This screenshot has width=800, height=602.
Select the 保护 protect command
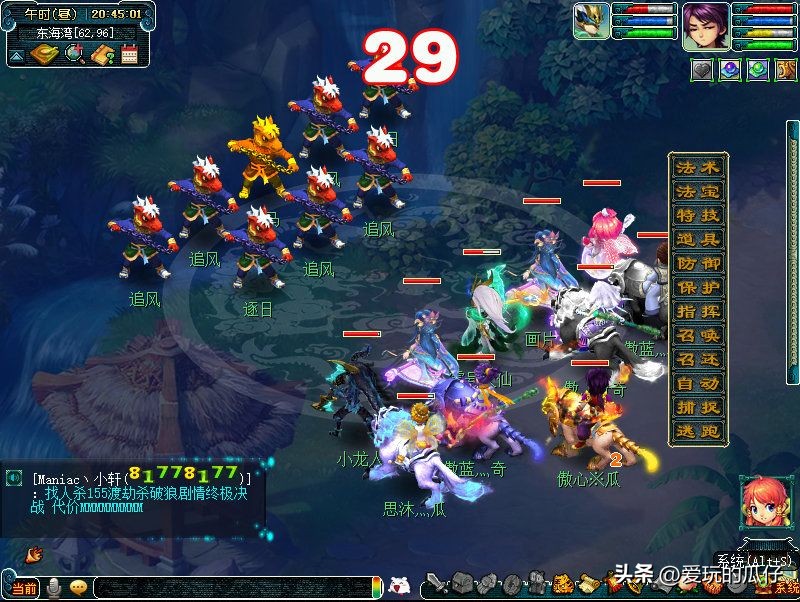coord(697,288)
